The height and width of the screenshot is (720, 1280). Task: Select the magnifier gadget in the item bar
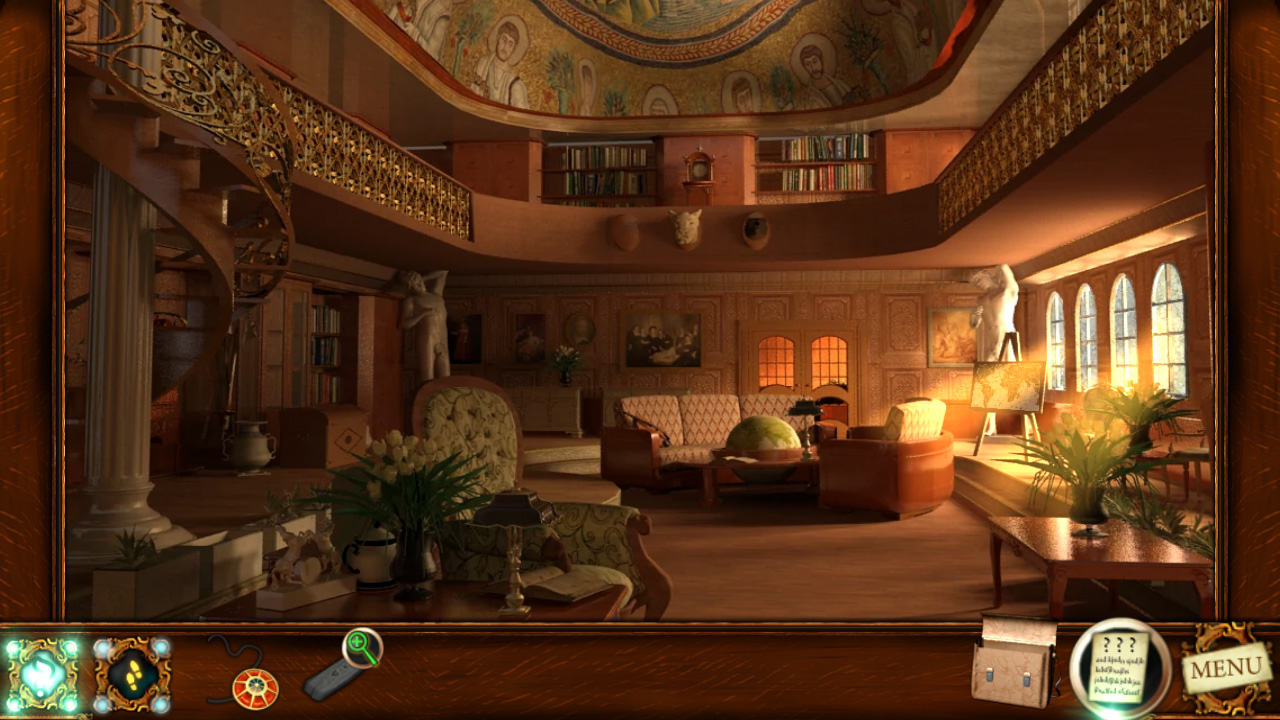[348, 660]
